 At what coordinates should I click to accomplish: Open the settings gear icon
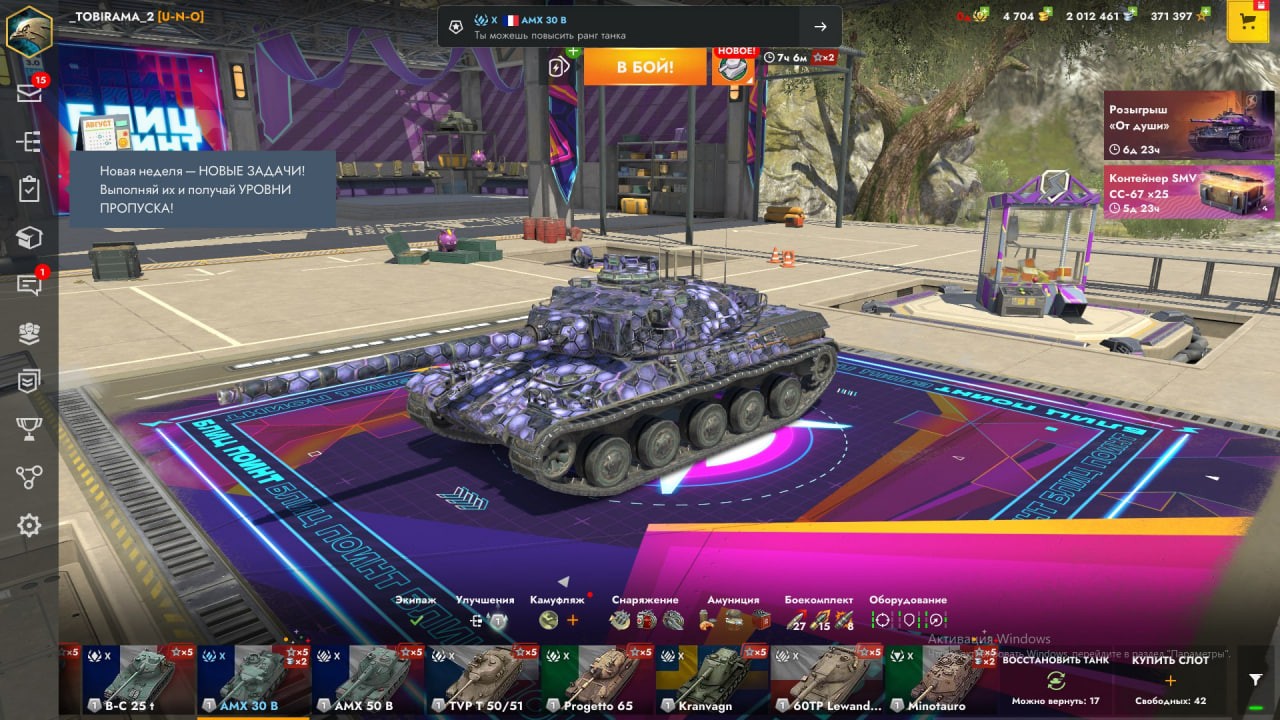(x=29, y=525)
